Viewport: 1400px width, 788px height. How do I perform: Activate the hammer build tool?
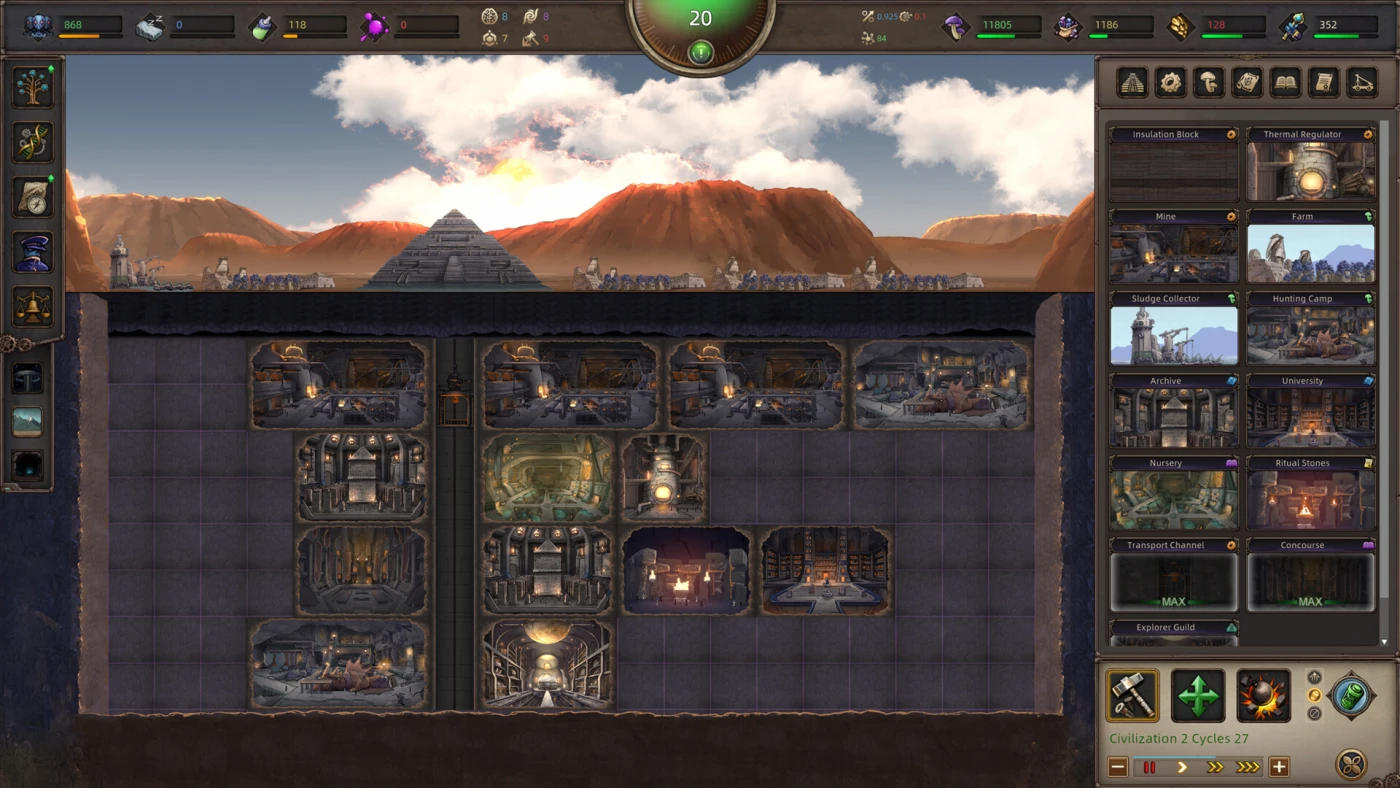(1133, 696)
